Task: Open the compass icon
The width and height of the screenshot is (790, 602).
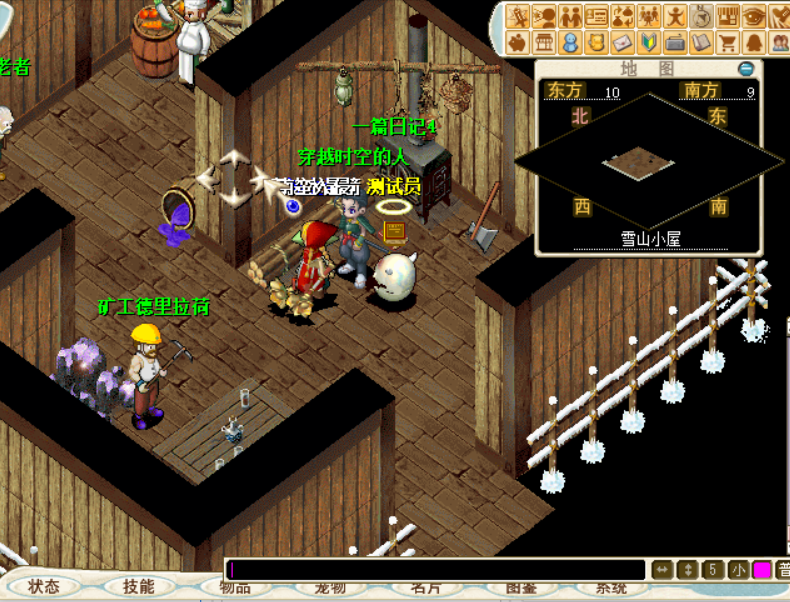Action: click(702, 17)
